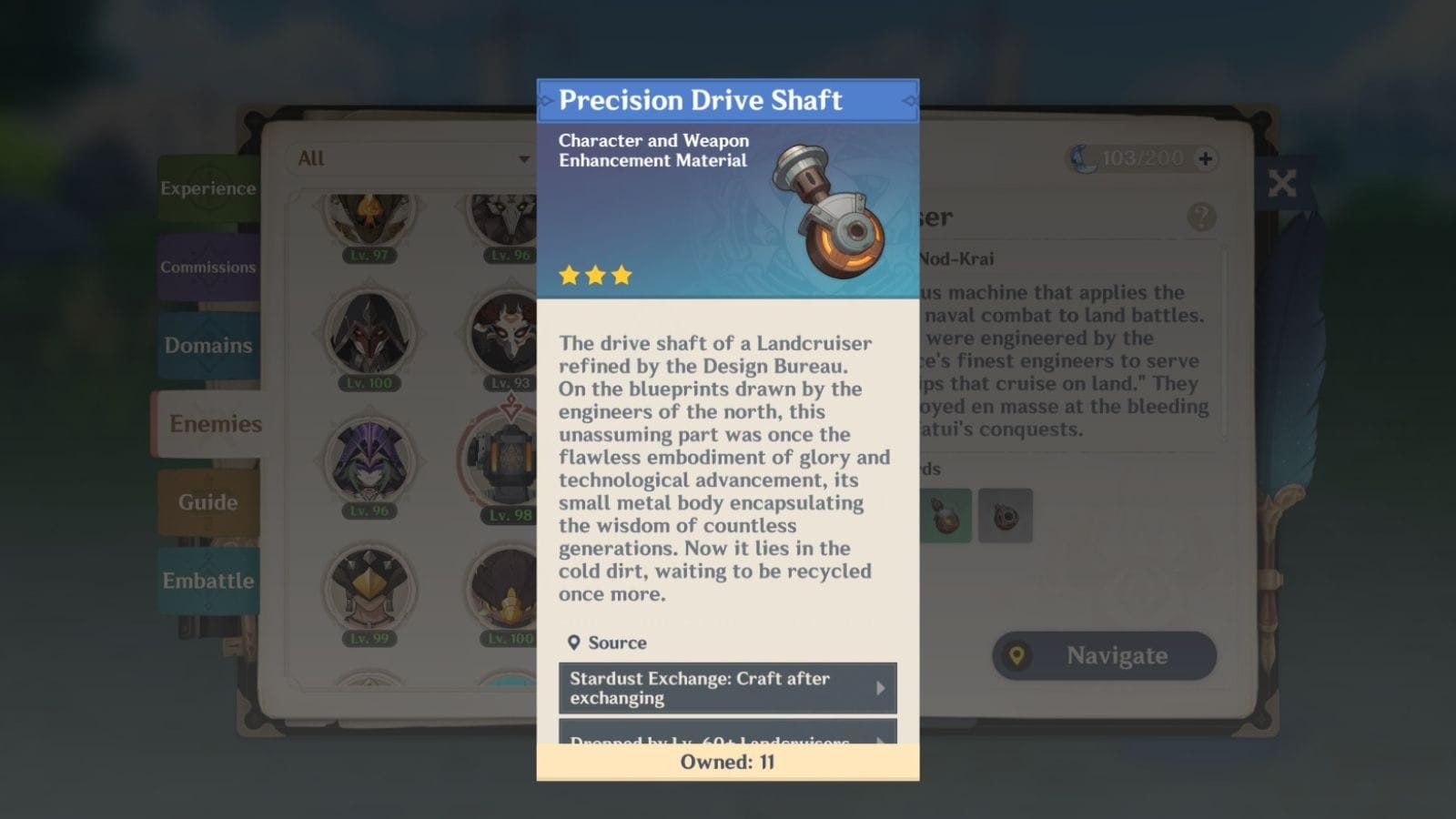
Task: Click the currency icon next to 103/200
Action: pos(1083,157)
